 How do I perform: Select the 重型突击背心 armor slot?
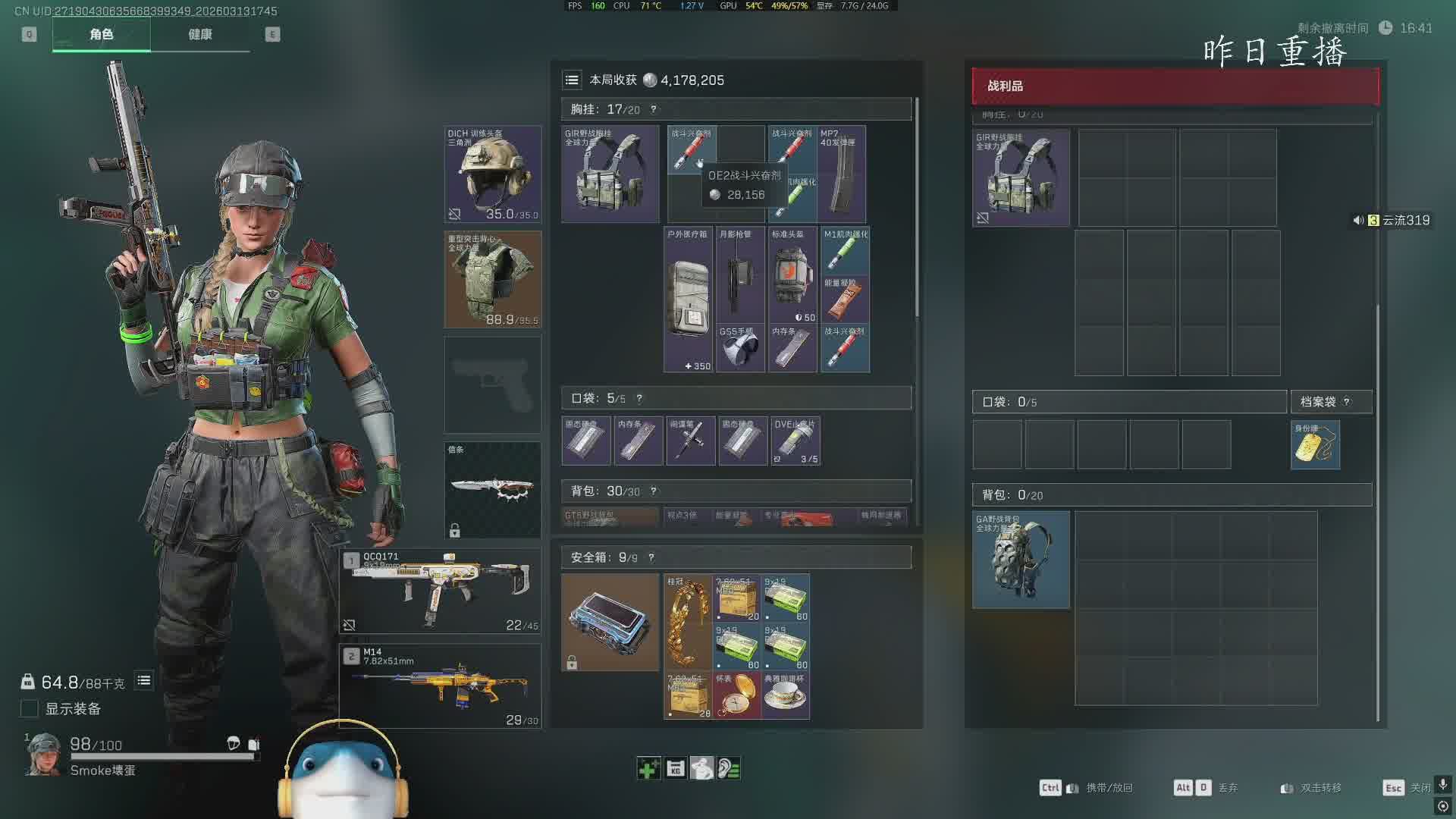(493, 279)
